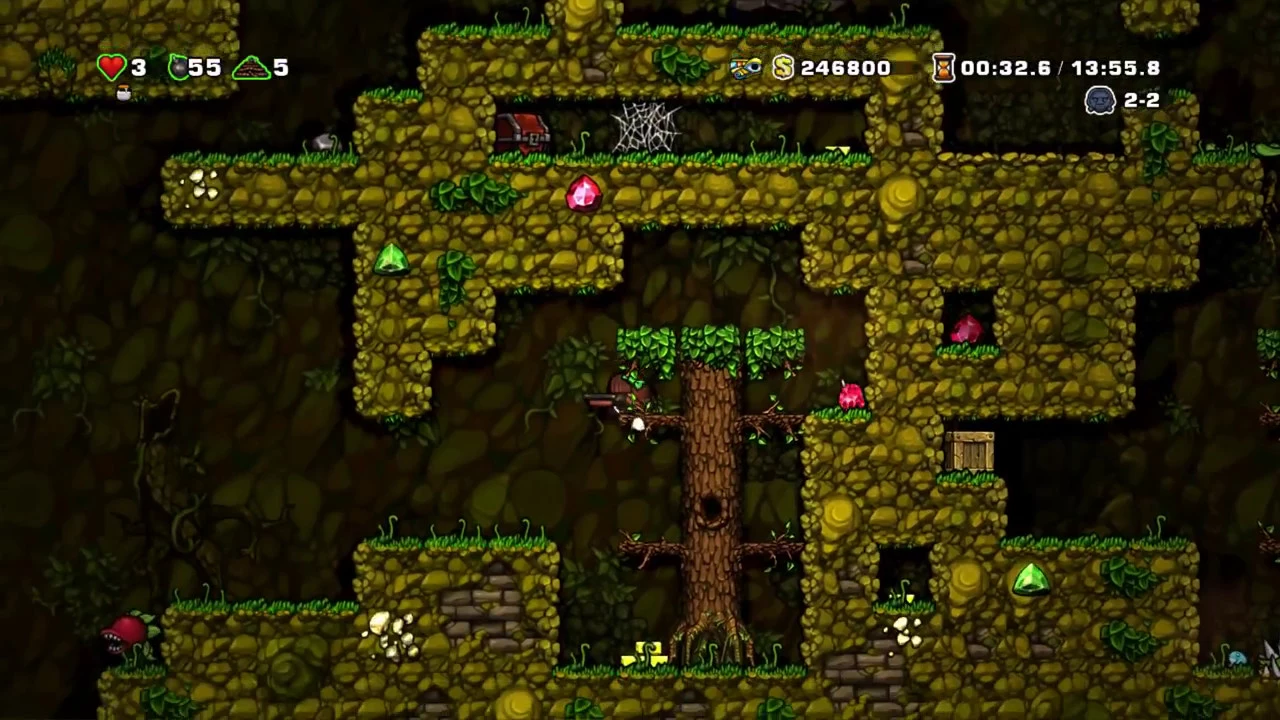The width and height of the screenshot is (1280, 720).
Task: Click the stone head level icon
Action: (1100, 100)
